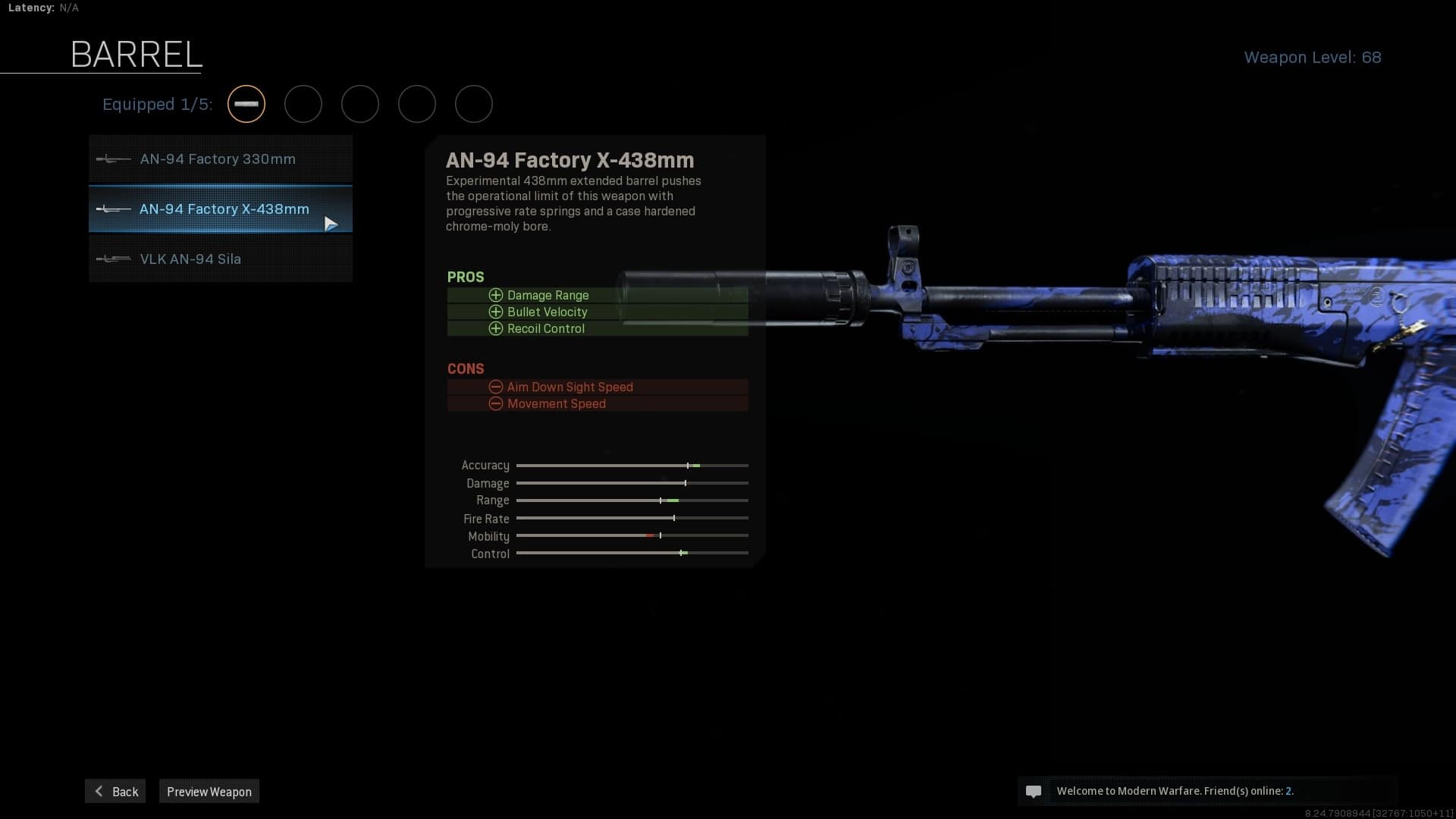The height and width of the screenshot is (819, 1456).
Task: Select the AN-94 Factory 330mm barrel
Action: [x=220, y=159]
